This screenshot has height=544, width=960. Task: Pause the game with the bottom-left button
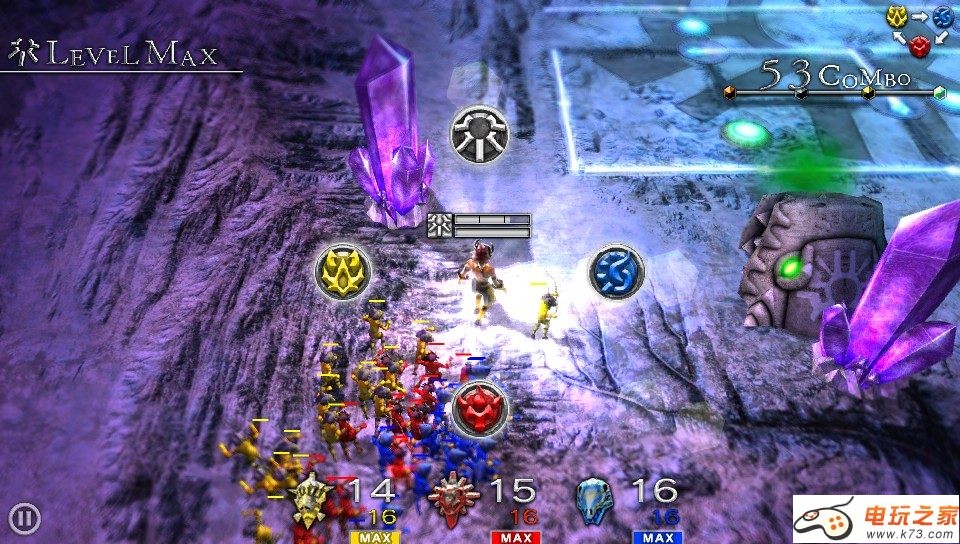pyautogui.click(x=25, y=518)
